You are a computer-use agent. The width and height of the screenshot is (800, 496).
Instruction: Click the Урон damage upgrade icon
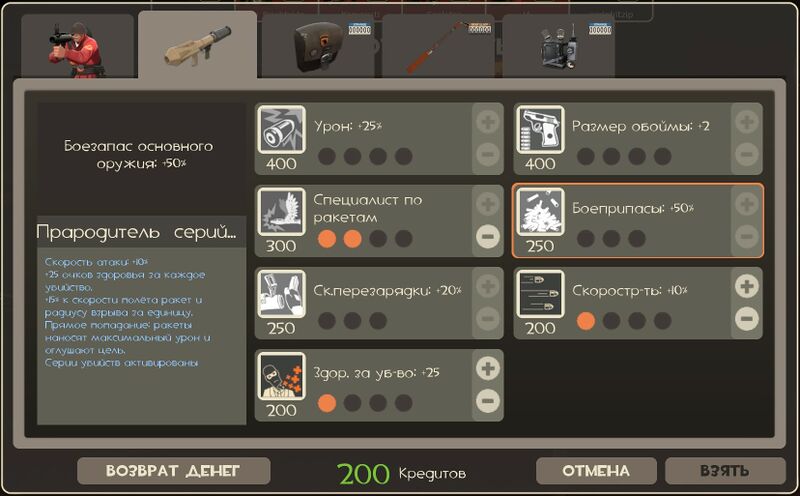[281, 129]
